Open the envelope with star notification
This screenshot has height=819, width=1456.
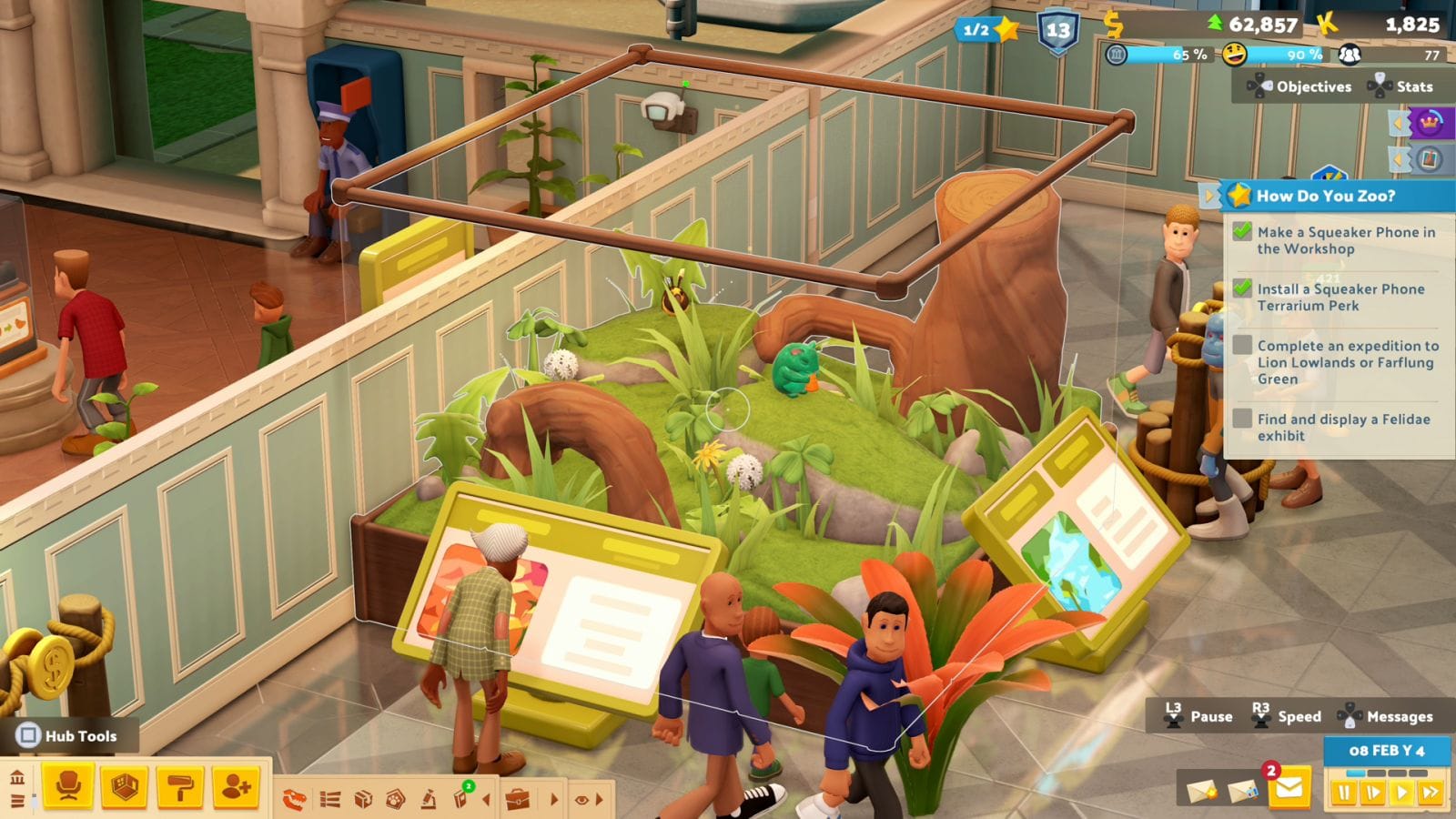(x=1201, y=791)
